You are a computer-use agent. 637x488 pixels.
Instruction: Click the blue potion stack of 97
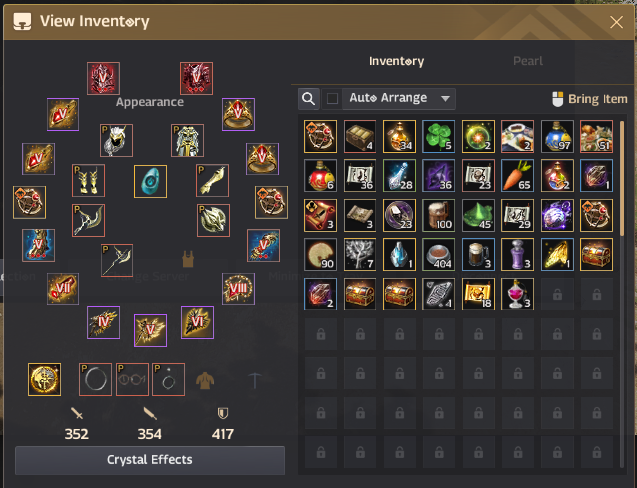point(557,136)
